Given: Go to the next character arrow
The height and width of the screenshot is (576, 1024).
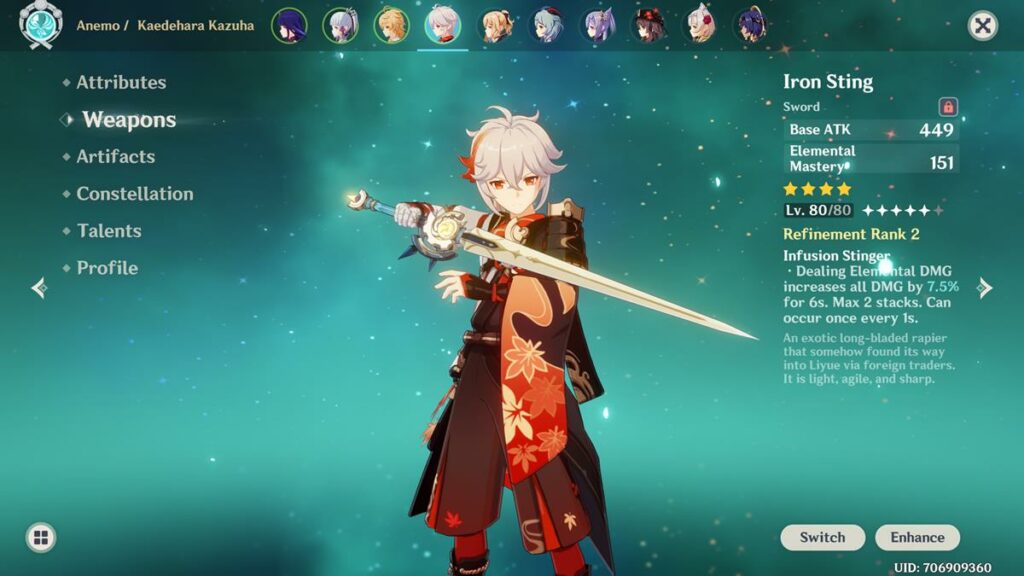Looking at the screenshot, I should pyautogui.click(x=985, y=288).
